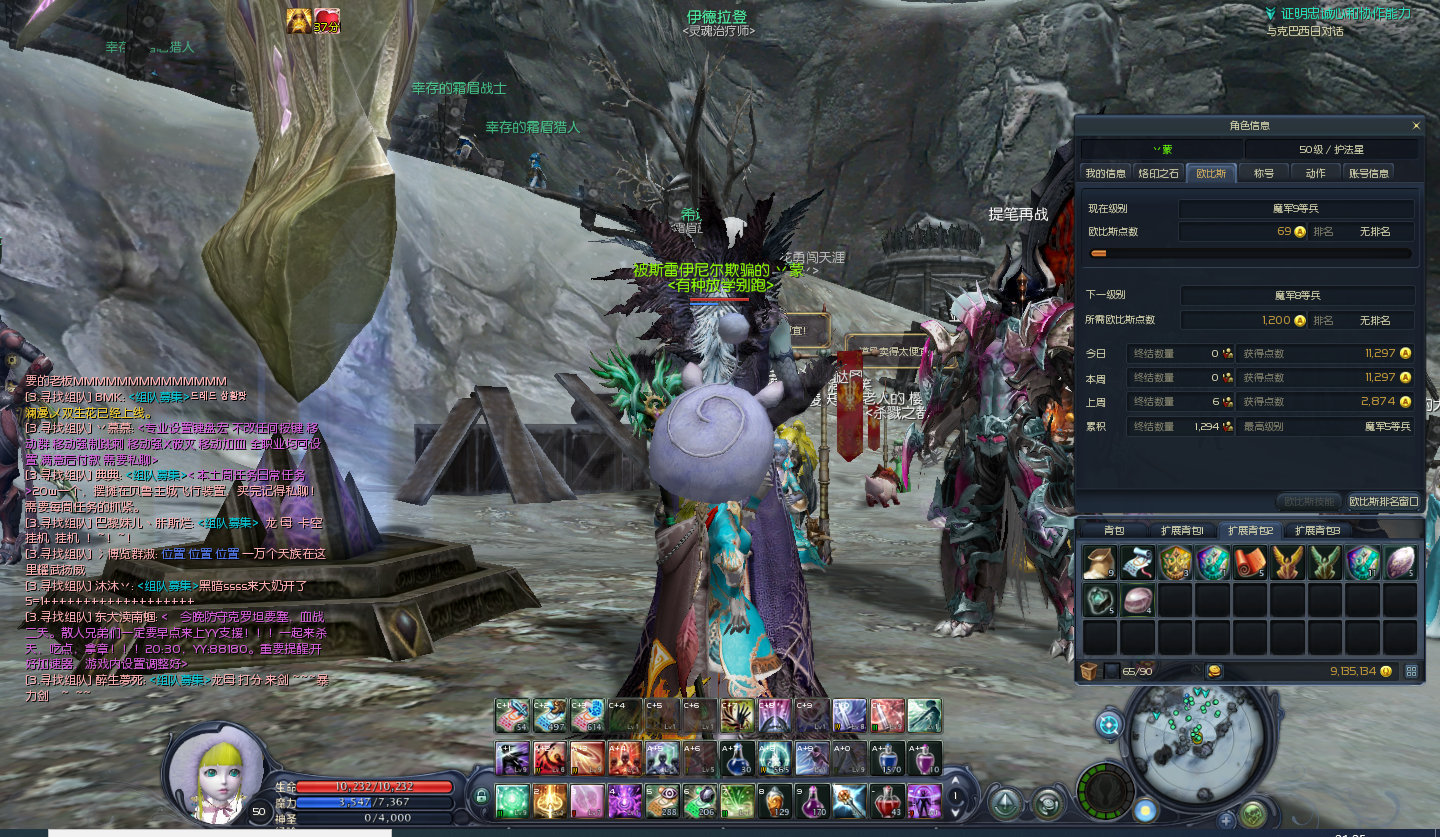
Task: Activate the black hand skill on C+7
Action: pos(737,715)
